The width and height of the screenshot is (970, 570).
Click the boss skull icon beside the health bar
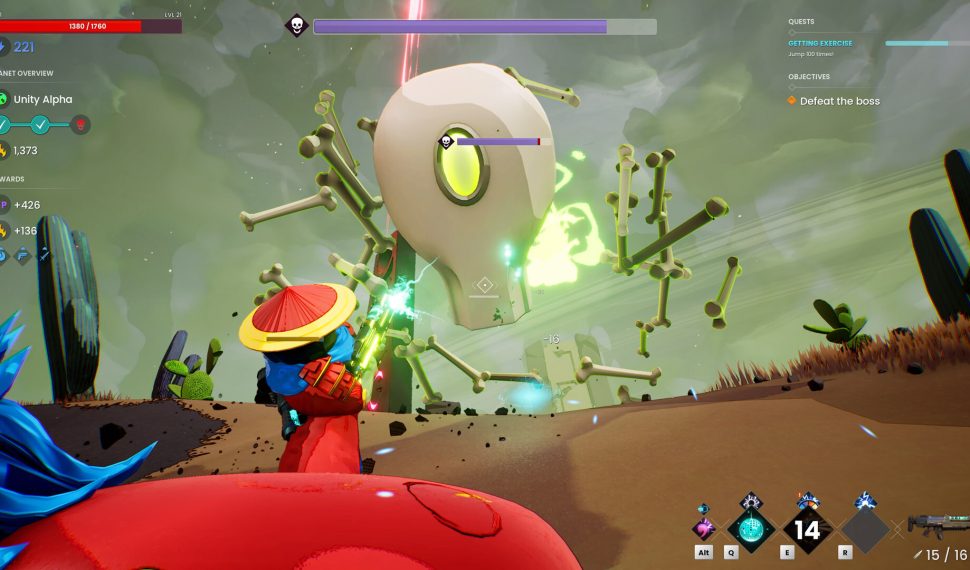297,26
